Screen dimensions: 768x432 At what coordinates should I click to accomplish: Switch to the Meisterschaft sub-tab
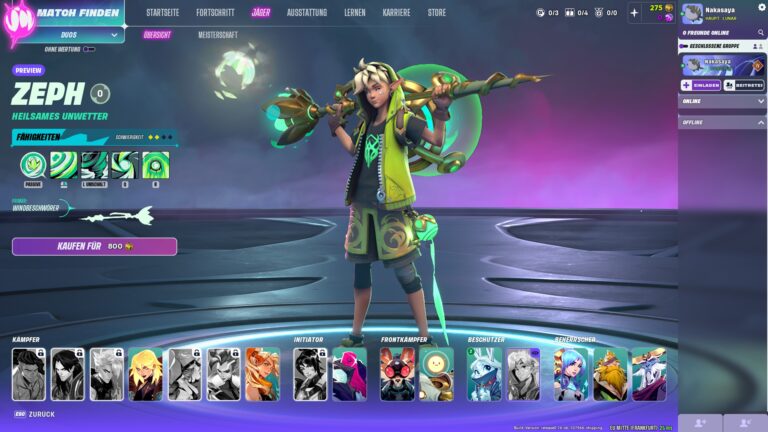[x=217, y=34]
